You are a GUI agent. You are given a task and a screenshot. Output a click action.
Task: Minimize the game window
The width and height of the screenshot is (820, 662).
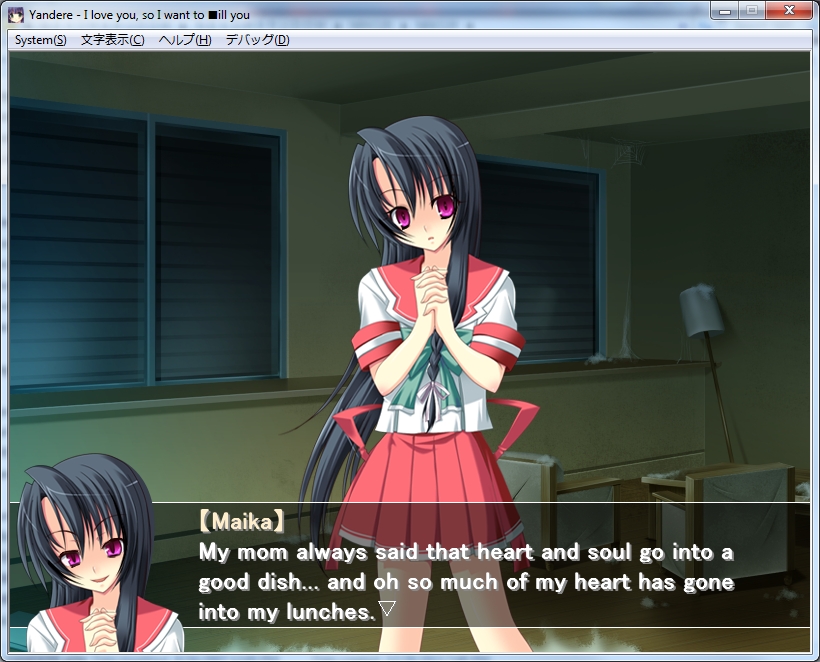725,10
